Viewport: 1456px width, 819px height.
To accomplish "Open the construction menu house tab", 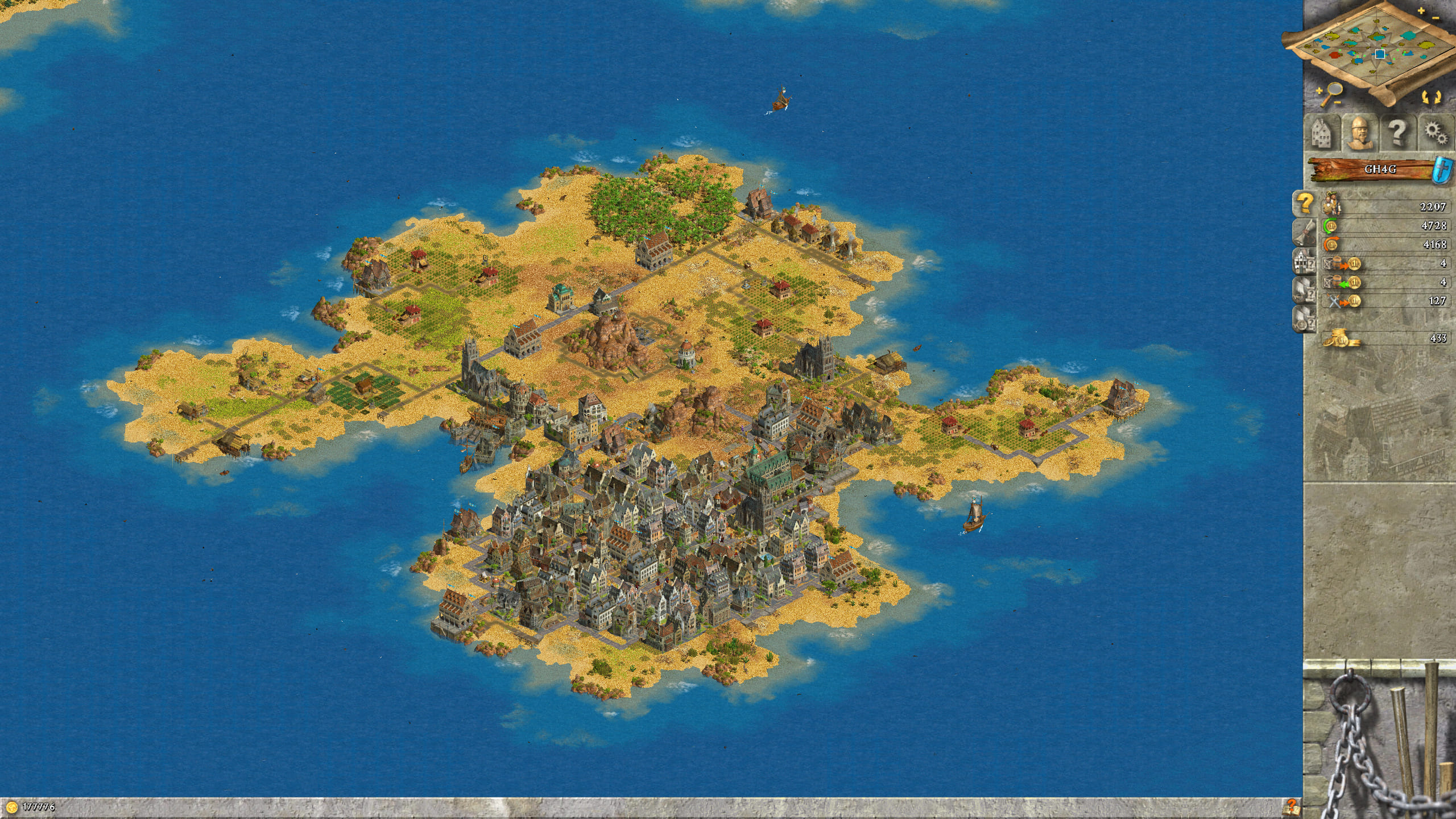I will point(1321,134).
